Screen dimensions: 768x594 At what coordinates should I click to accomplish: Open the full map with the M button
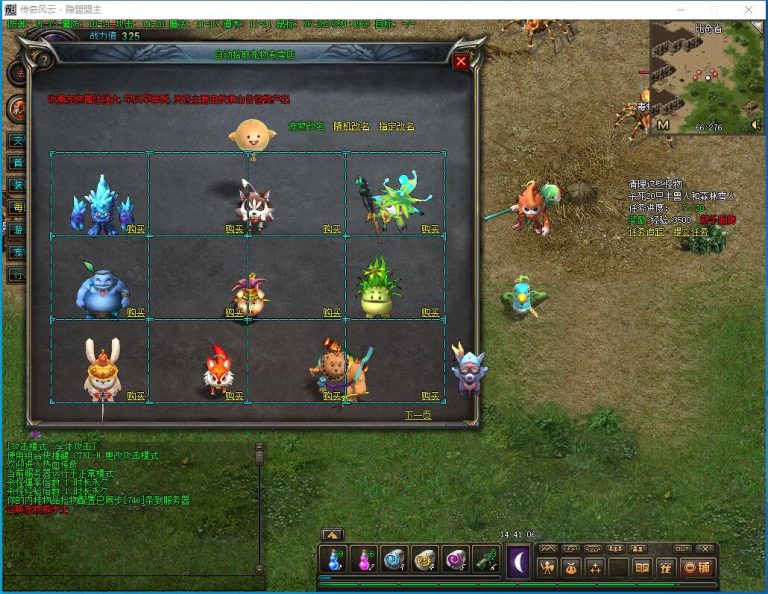pos(663,125)
